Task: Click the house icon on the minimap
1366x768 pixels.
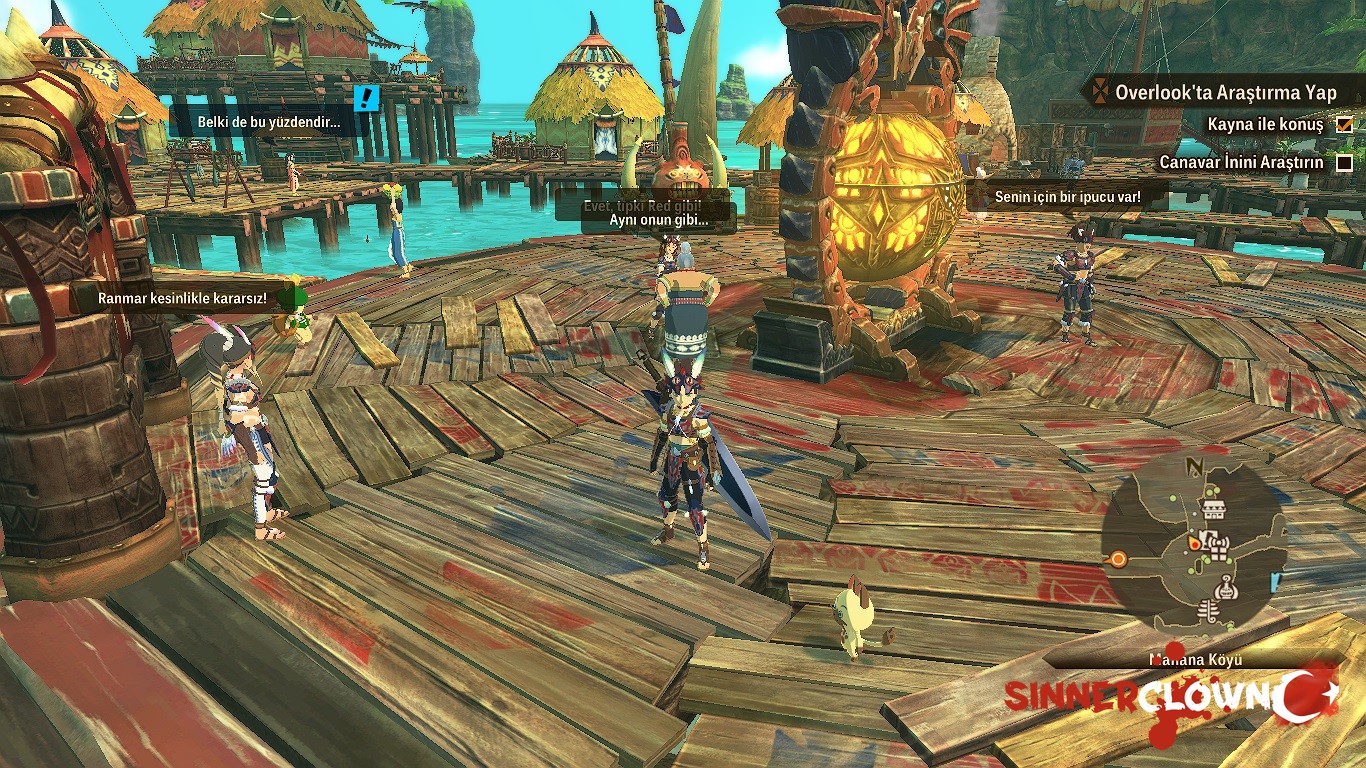Action: [1214, 510]
